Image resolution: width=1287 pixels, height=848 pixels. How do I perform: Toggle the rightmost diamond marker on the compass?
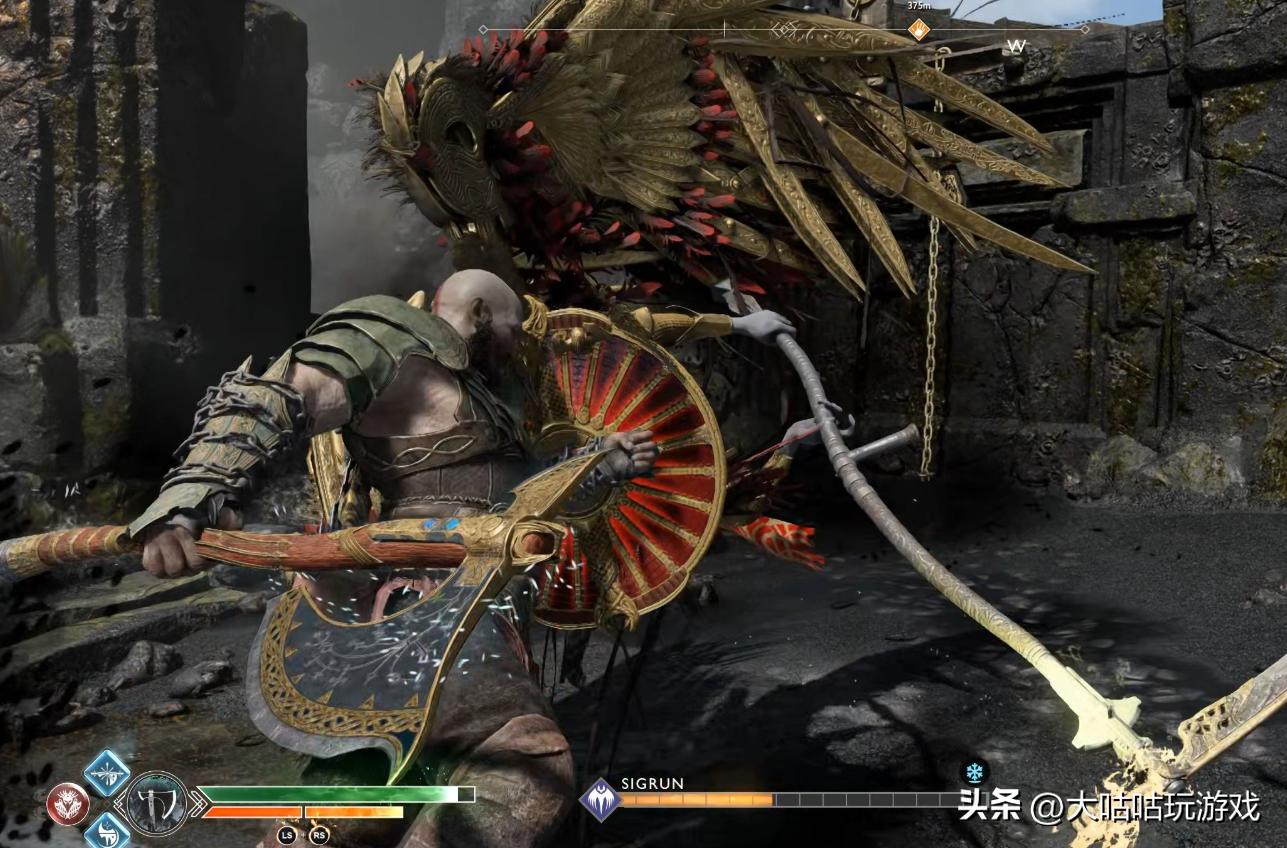[x=1085, y=28]
